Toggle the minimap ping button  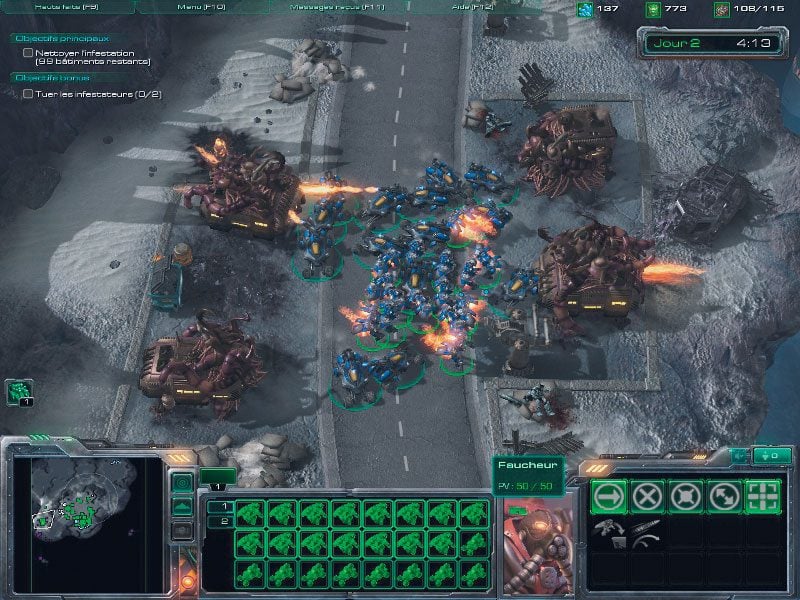point(182,484)
